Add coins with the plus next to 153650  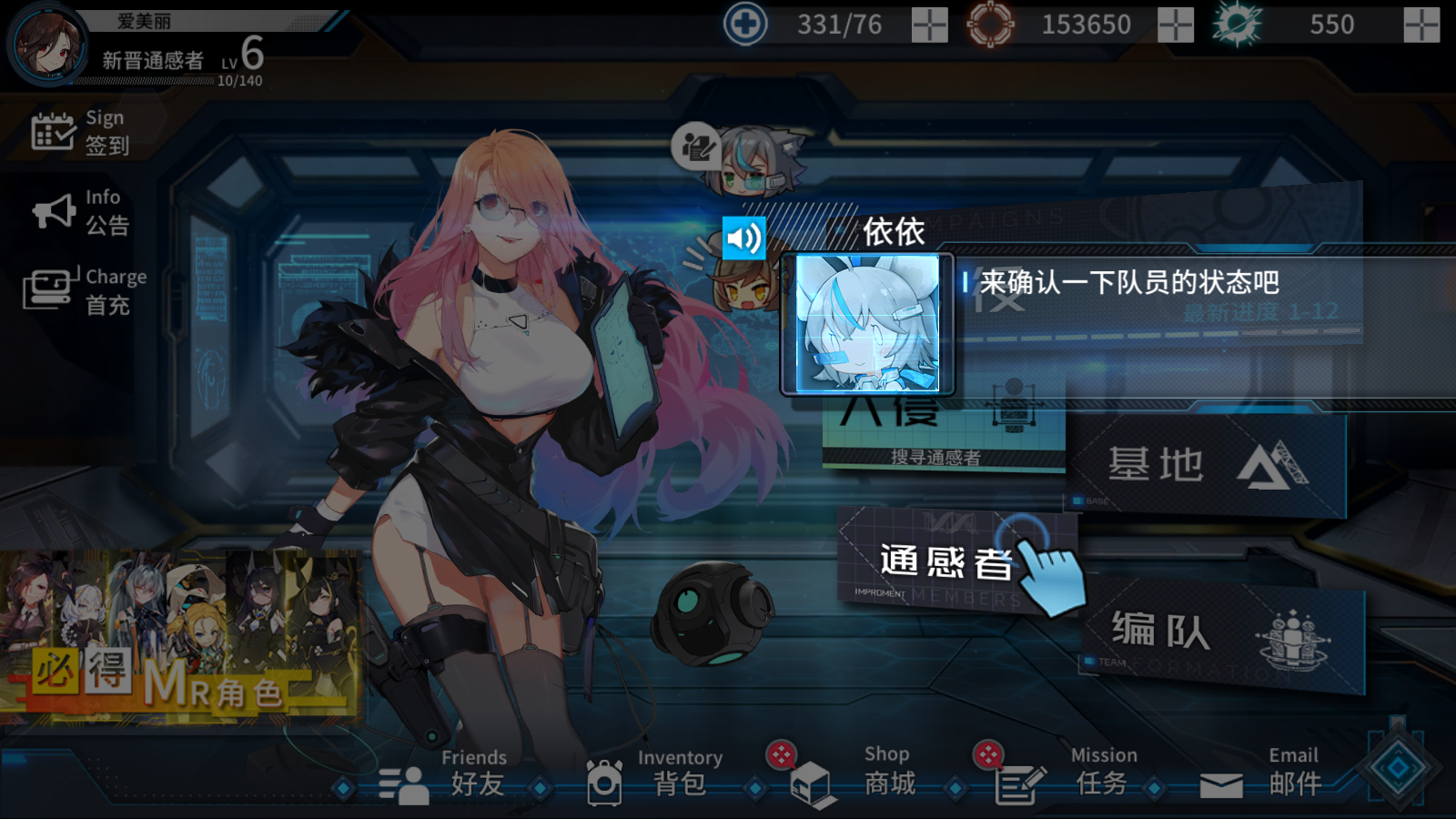(x=1175, y=25)
